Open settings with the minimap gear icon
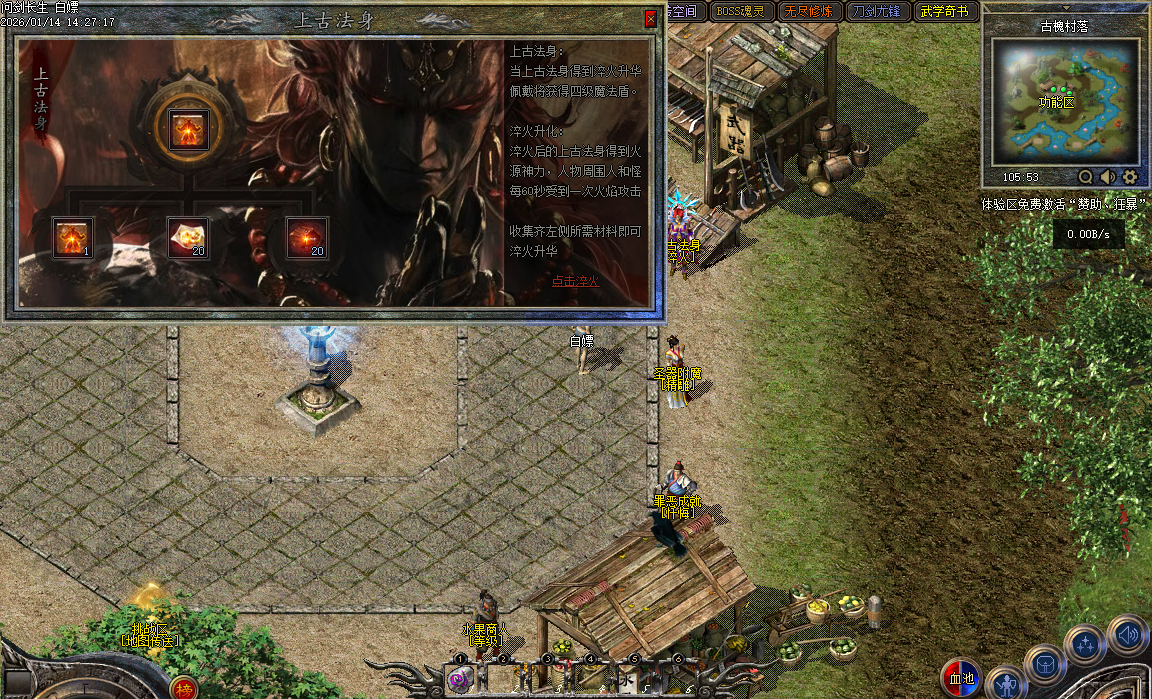Viewport: 1152px width, 699px height. click(x=1130, y=177)
